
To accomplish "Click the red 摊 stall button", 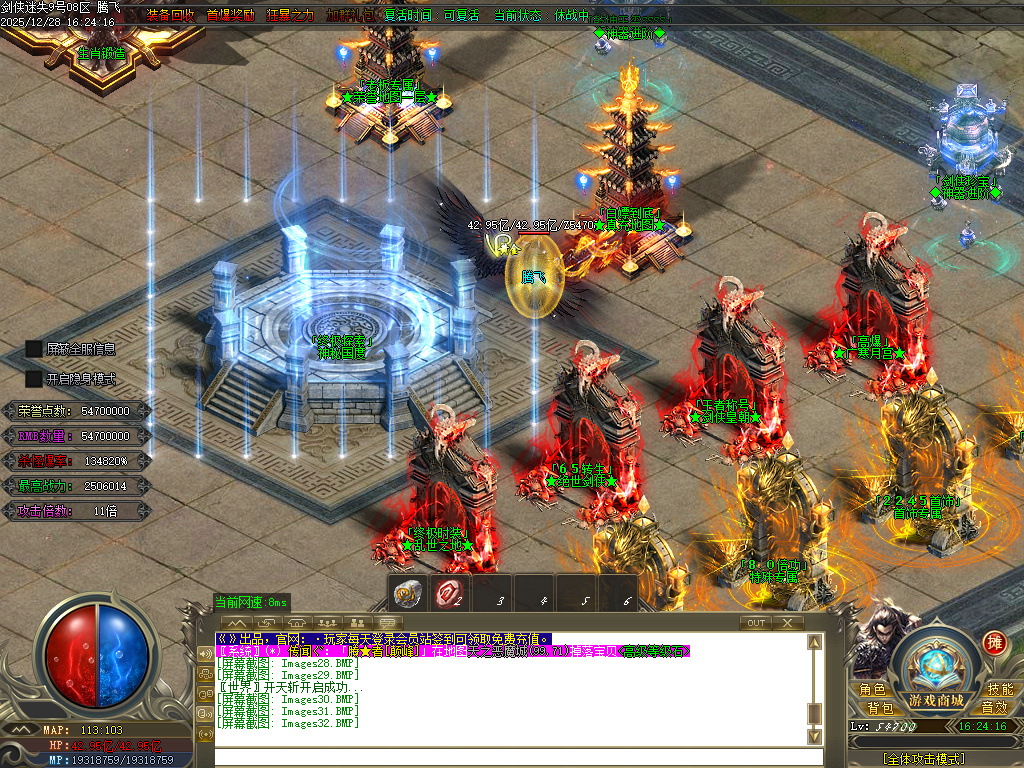I will [x=994, y=642].
